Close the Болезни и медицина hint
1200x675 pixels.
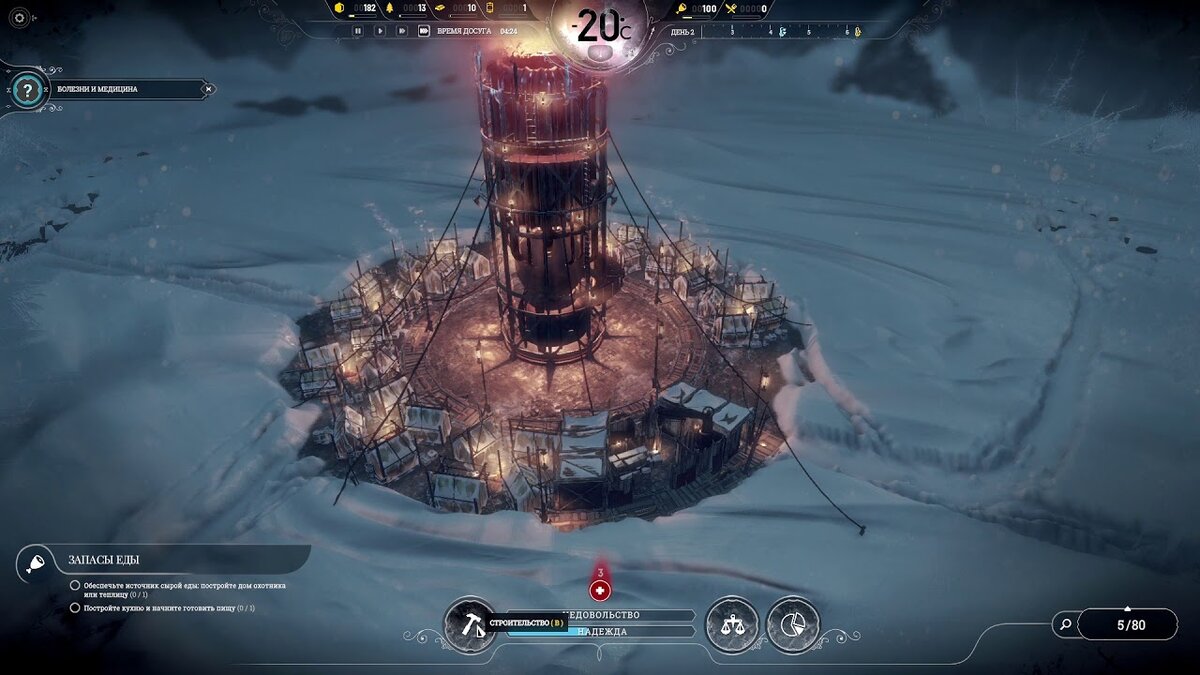tap(208, 89)
